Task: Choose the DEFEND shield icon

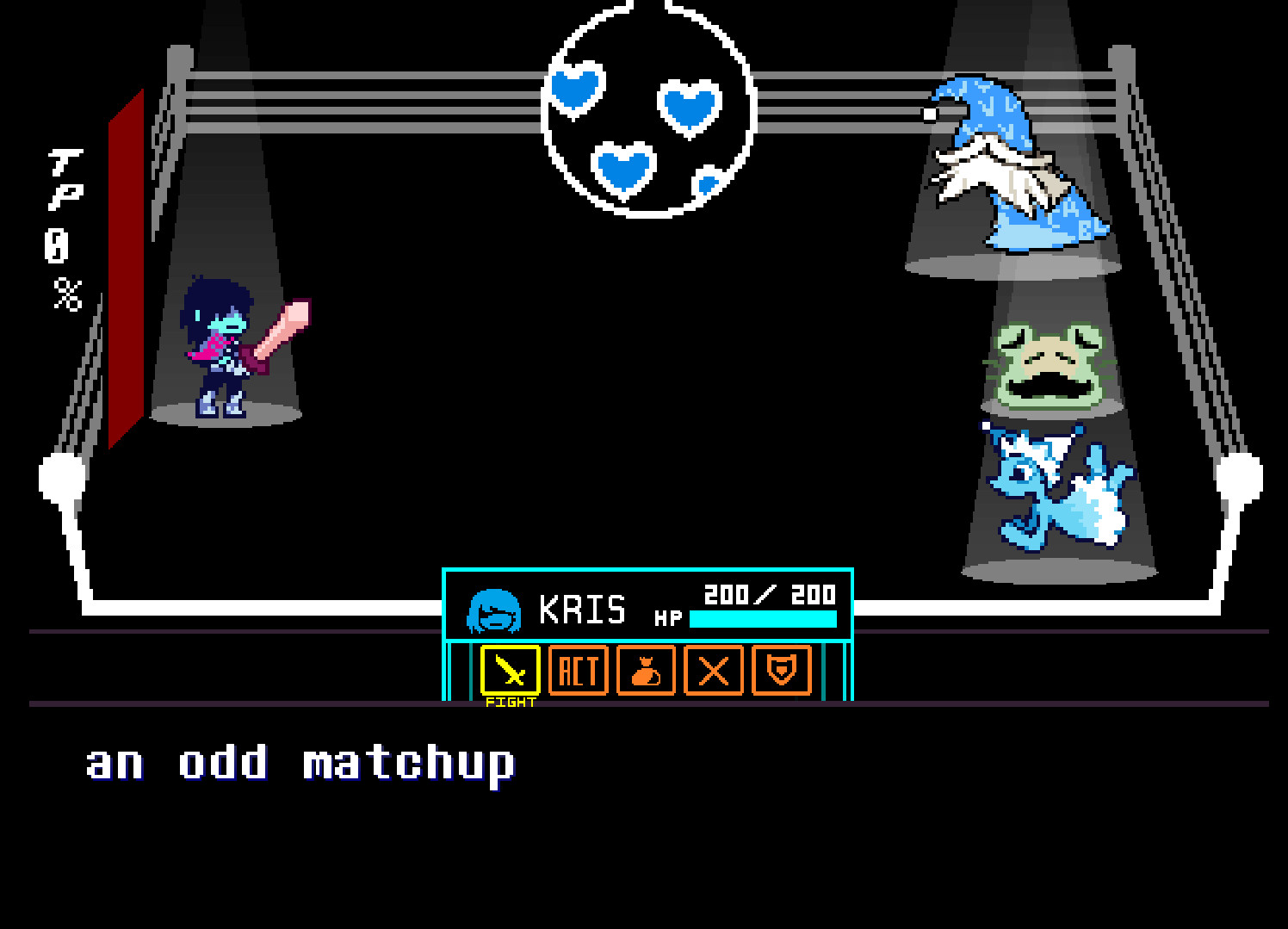Action: coord(781,672)
